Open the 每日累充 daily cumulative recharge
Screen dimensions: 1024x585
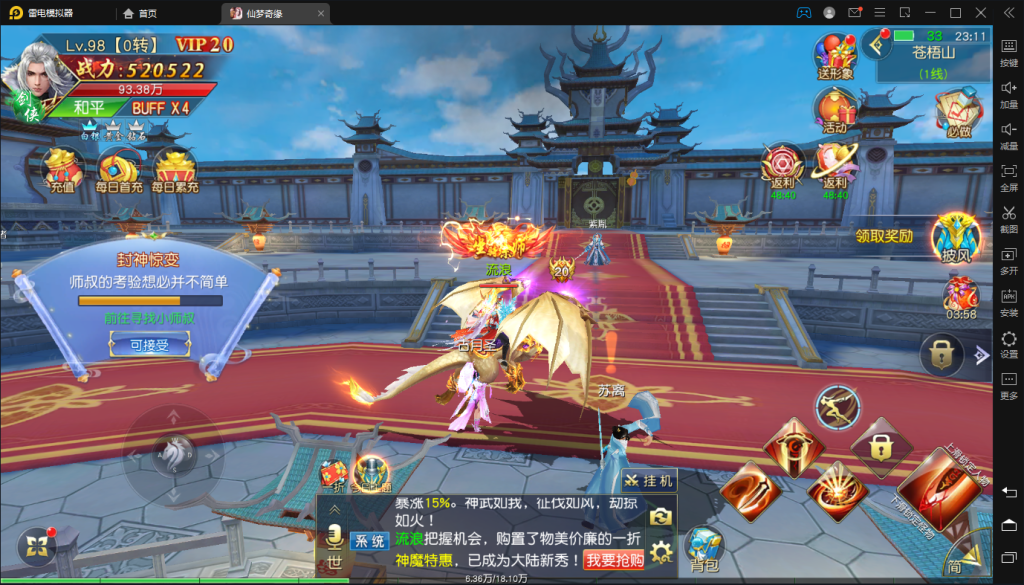175,168
